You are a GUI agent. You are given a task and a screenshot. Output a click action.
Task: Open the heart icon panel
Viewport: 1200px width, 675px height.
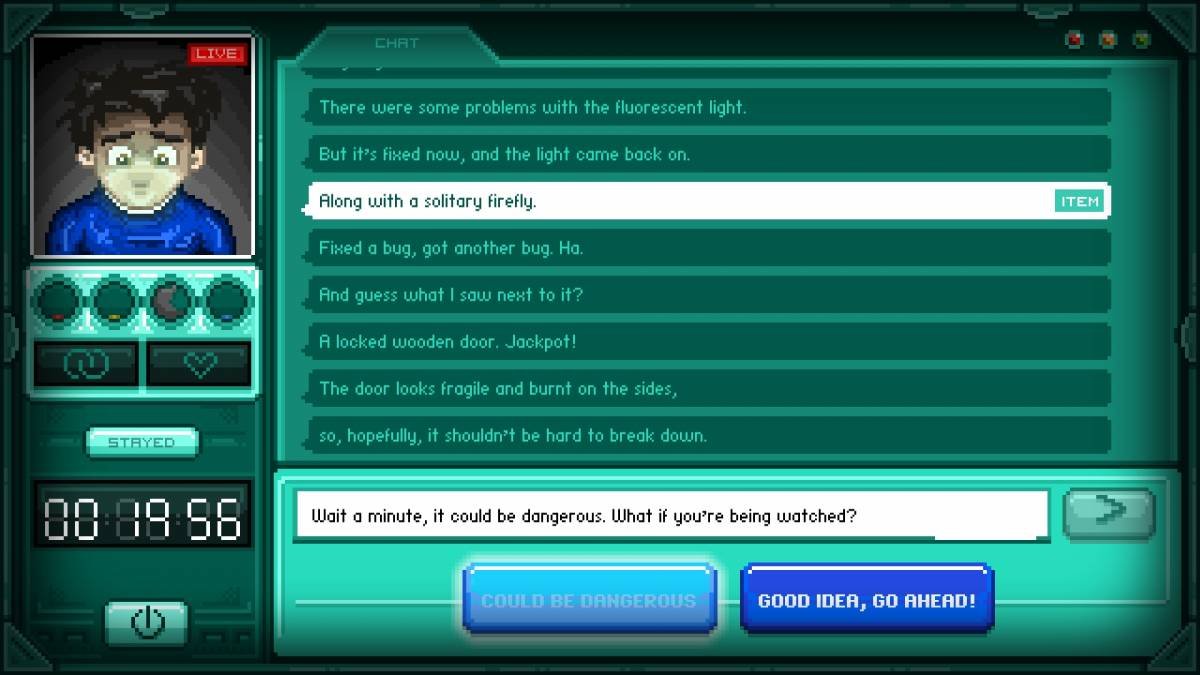click(x=199, y=365)
